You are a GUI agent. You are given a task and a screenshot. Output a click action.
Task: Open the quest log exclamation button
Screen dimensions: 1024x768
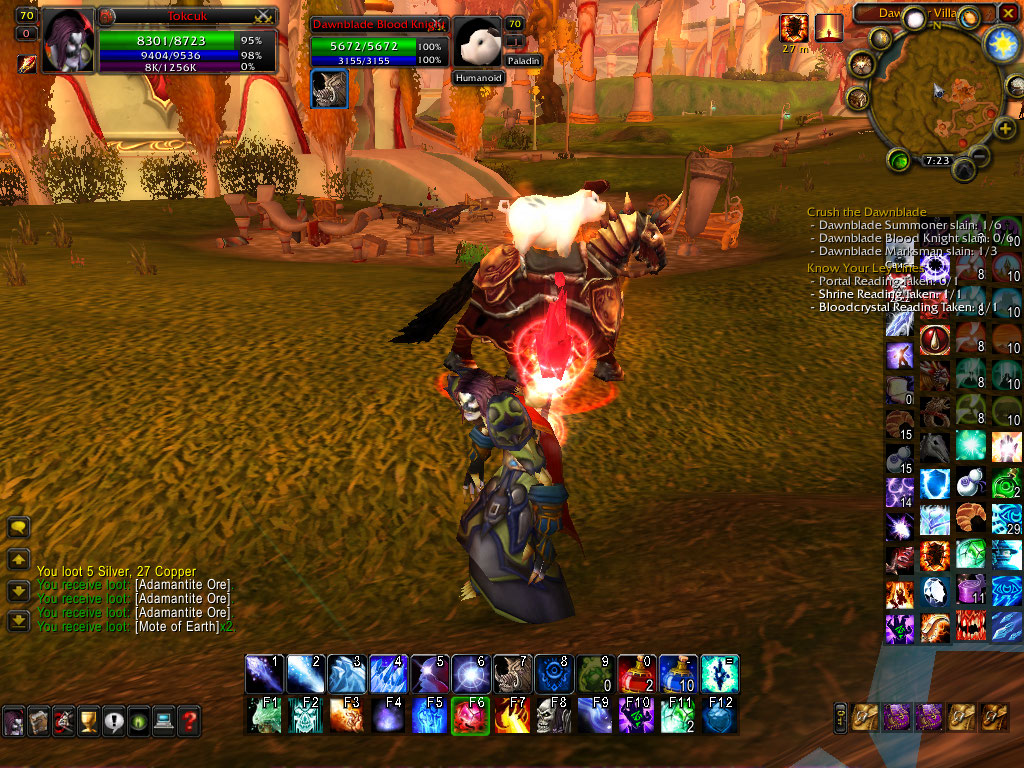click(113, 720)
